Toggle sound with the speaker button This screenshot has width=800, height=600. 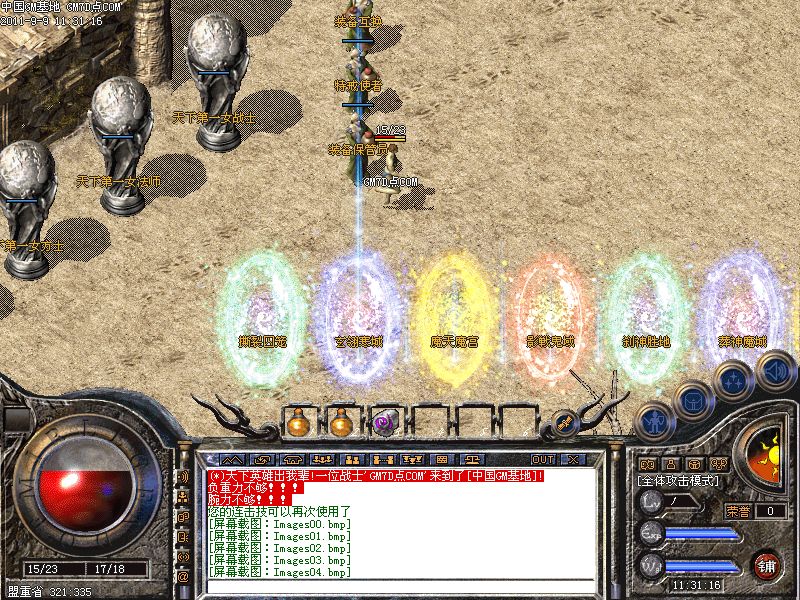(x=774, y=371)
